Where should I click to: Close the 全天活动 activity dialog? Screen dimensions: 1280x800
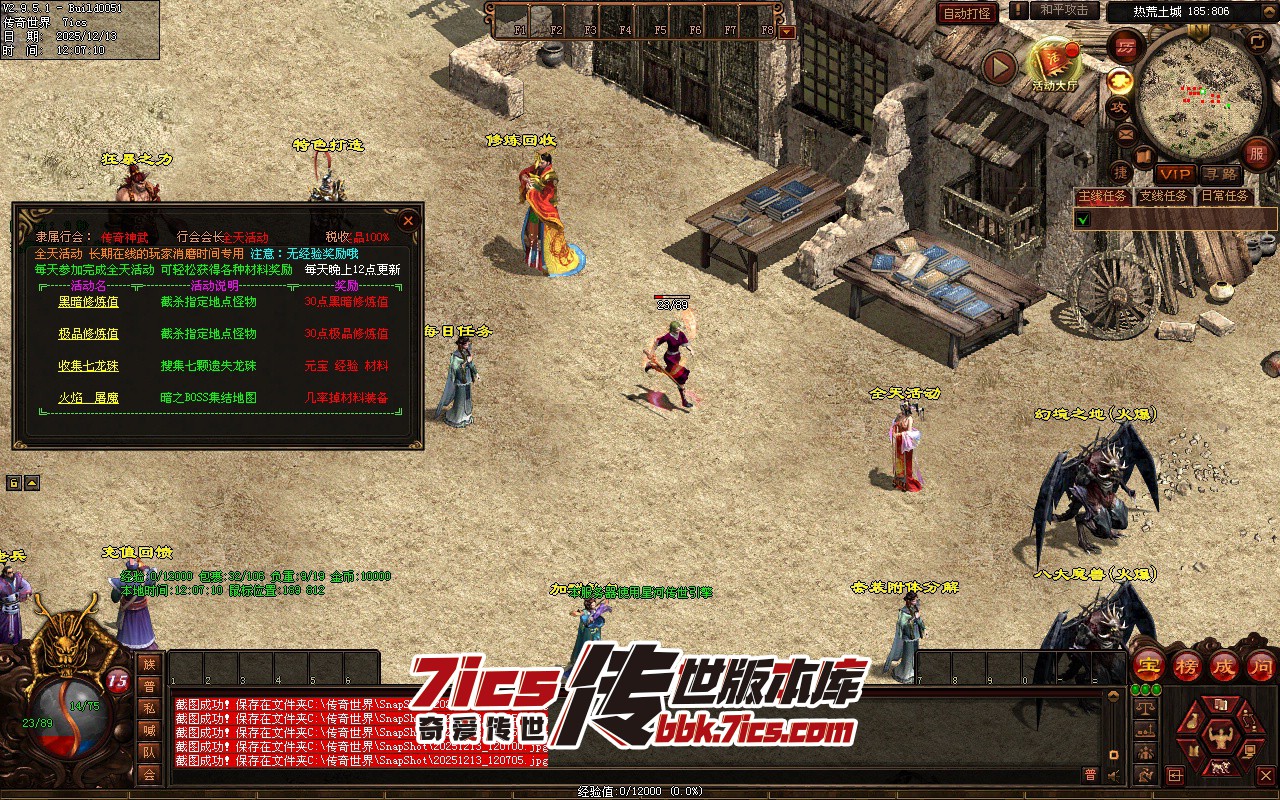pos(407,221)
